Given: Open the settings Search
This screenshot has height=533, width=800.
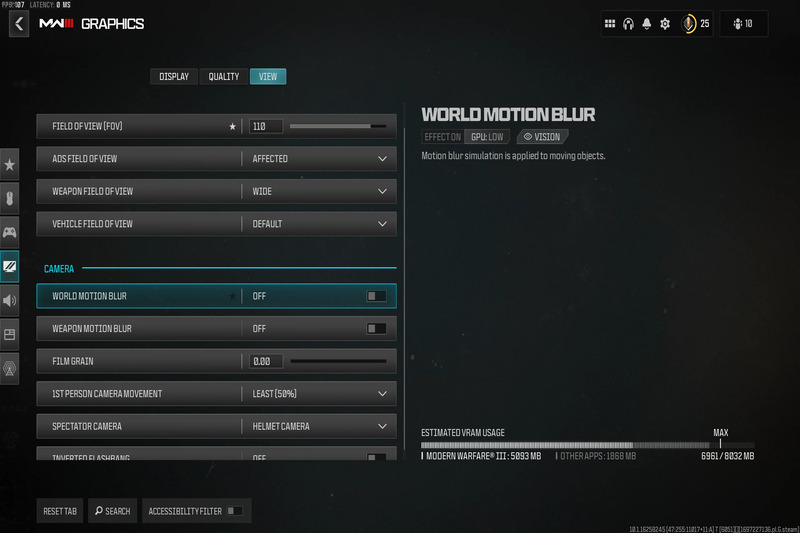Looking at the screenshot, I should point(113,511).
